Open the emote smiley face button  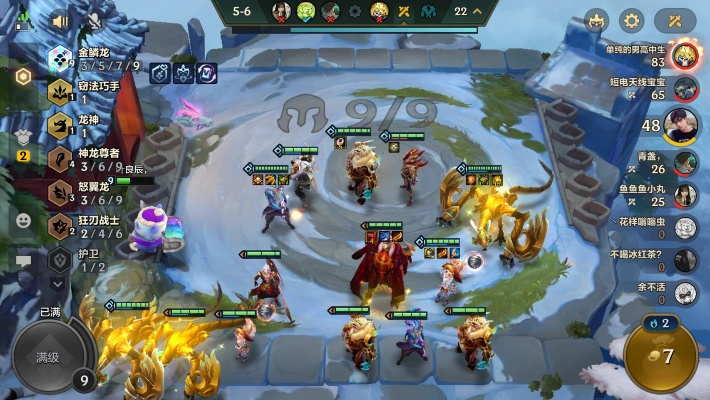click(23, 219)
